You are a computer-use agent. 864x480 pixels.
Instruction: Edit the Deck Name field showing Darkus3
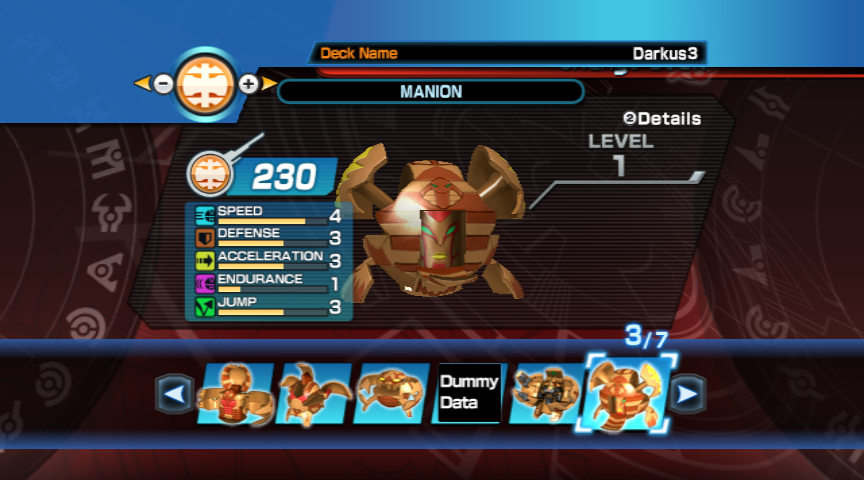coord(508,53)
